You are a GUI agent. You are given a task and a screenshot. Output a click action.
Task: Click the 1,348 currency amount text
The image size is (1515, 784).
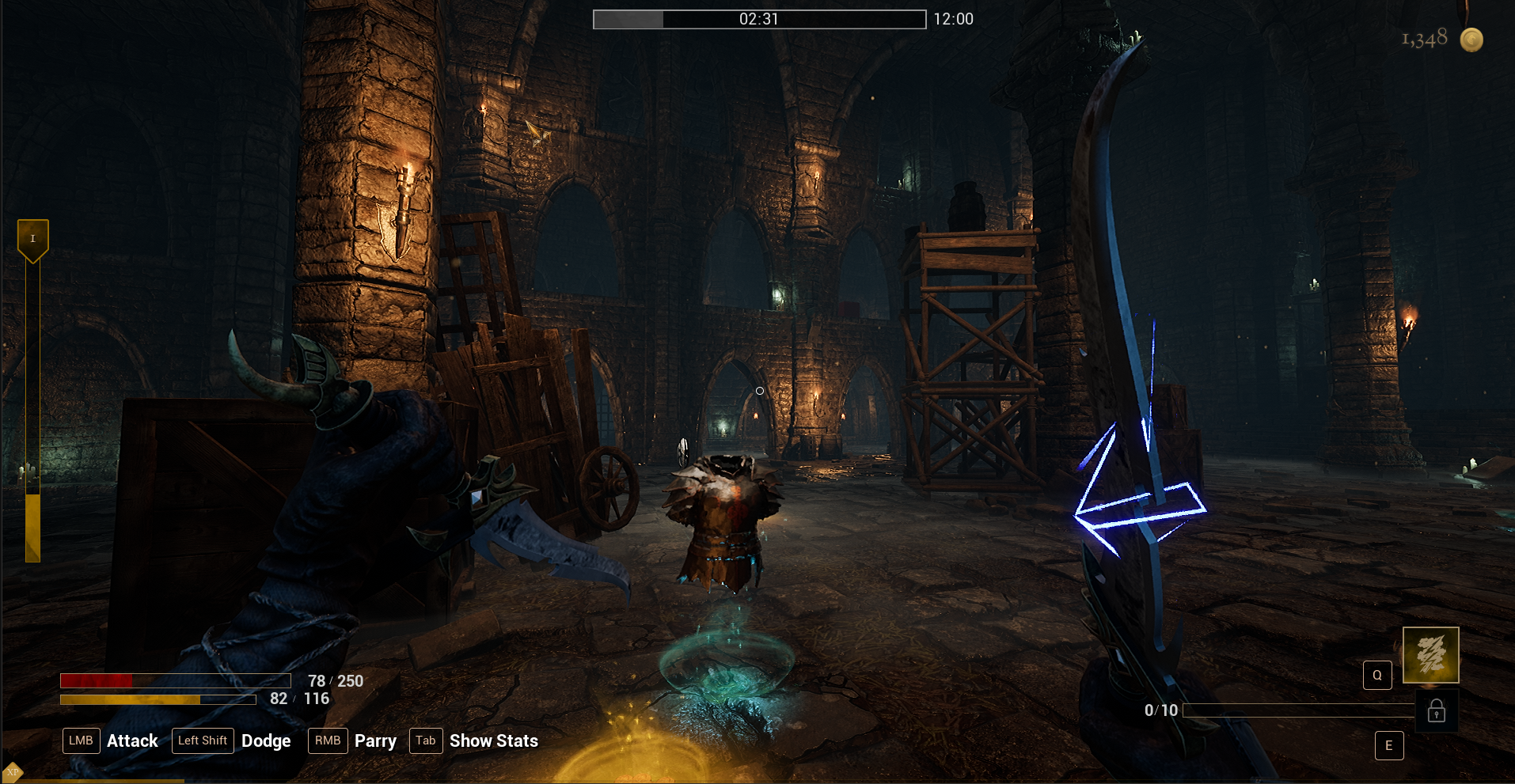coord(1426,36)
